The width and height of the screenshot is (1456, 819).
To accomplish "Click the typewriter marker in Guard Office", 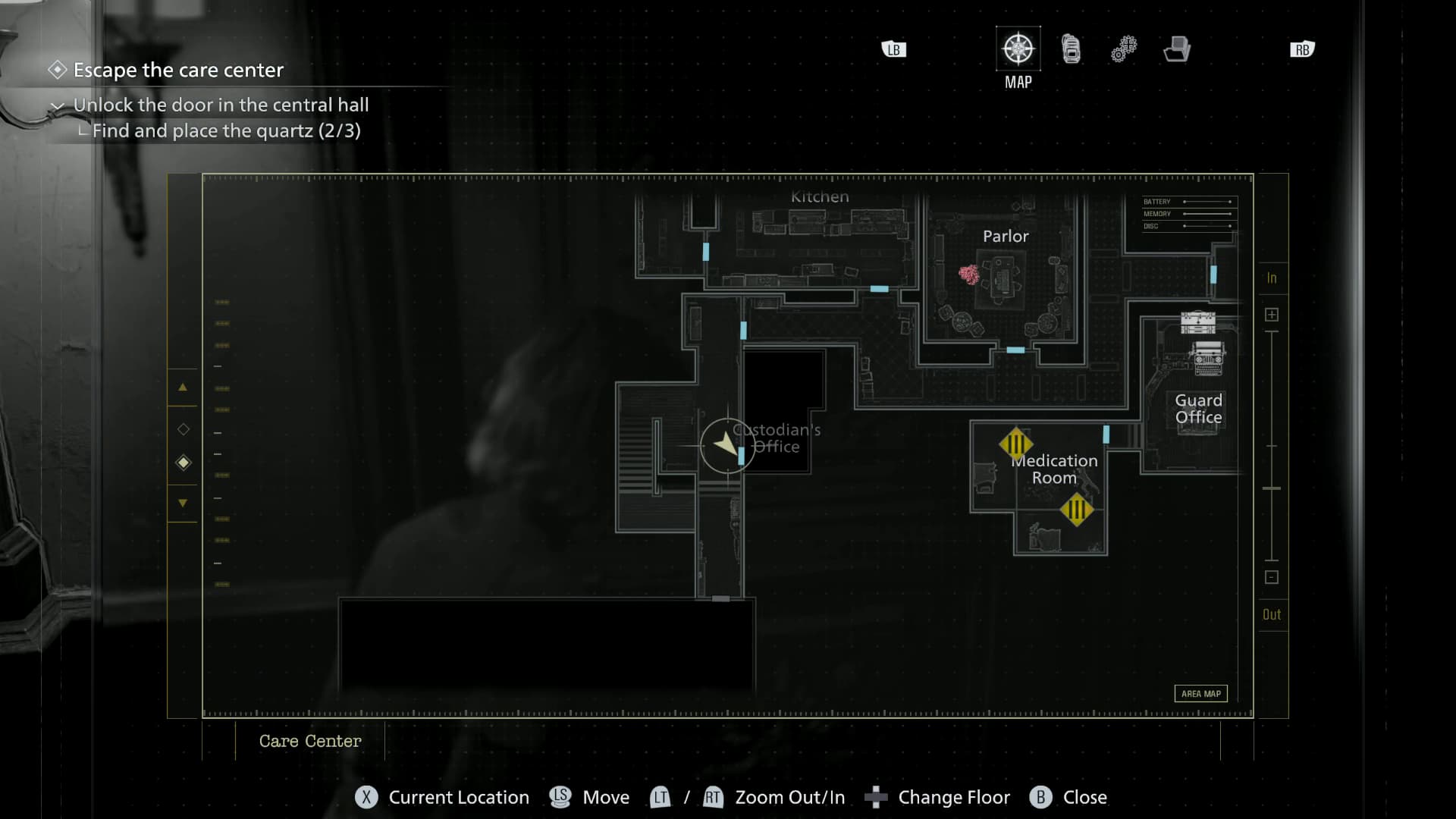I will [1208, 357].
